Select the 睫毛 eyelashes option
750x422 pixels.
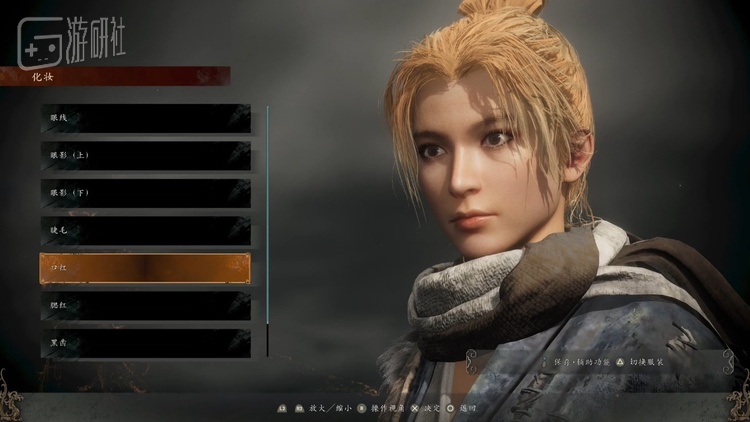pos(145,230)
